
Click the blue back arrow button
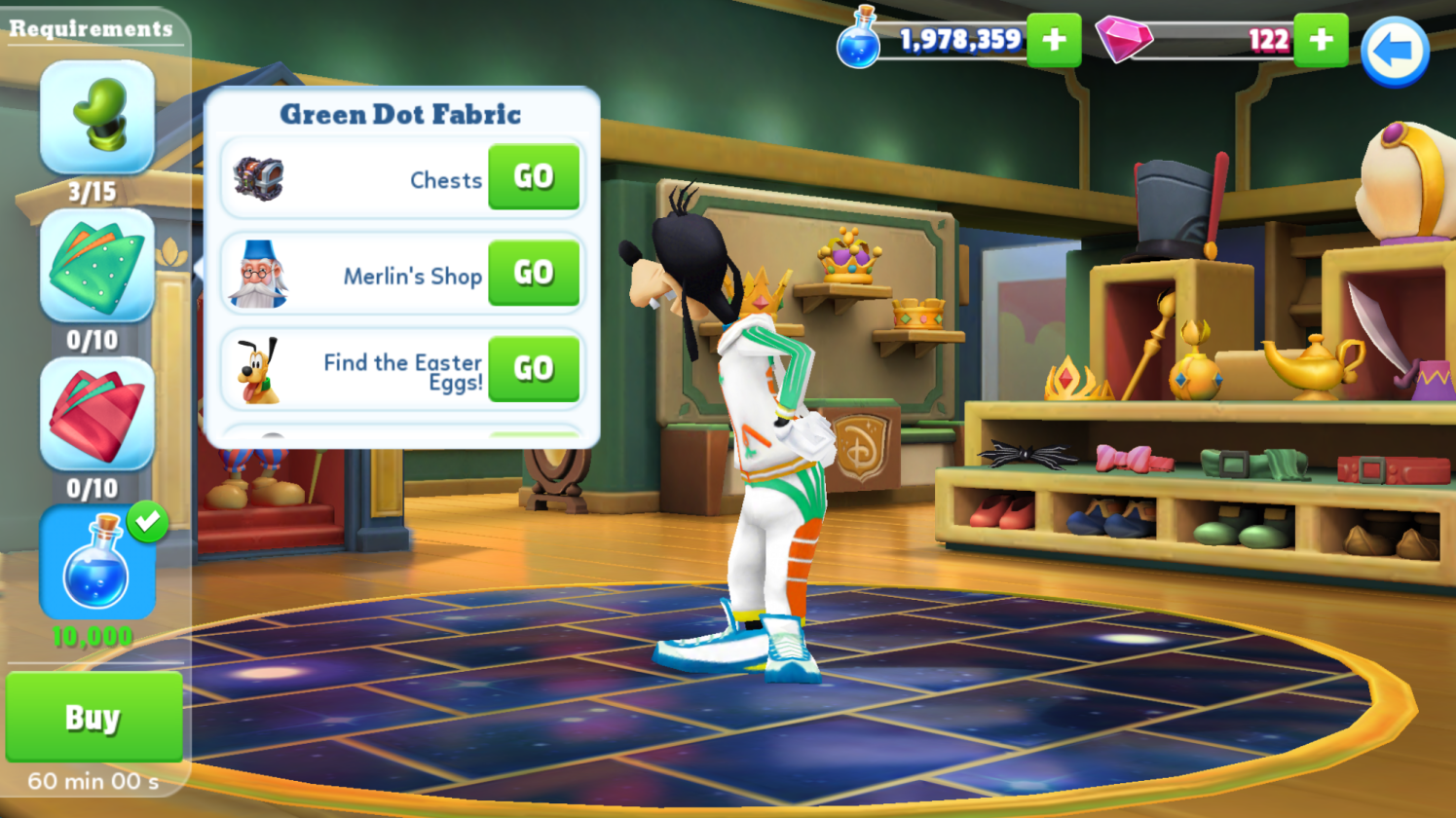(x=1394, y=52)
